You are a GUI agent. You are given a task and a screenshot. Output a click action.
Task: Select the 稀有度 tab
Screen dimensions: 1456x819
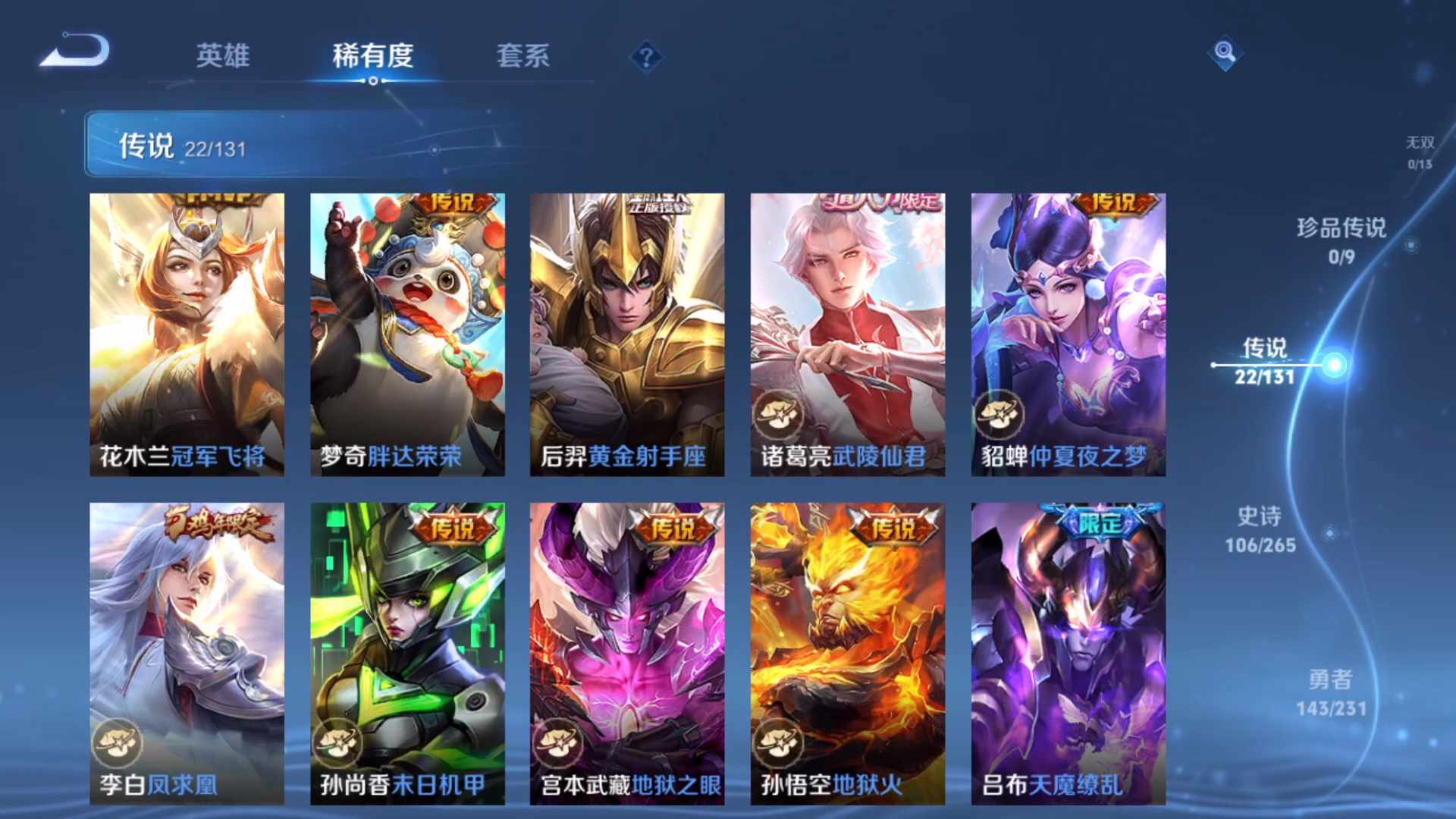(372, 57)
